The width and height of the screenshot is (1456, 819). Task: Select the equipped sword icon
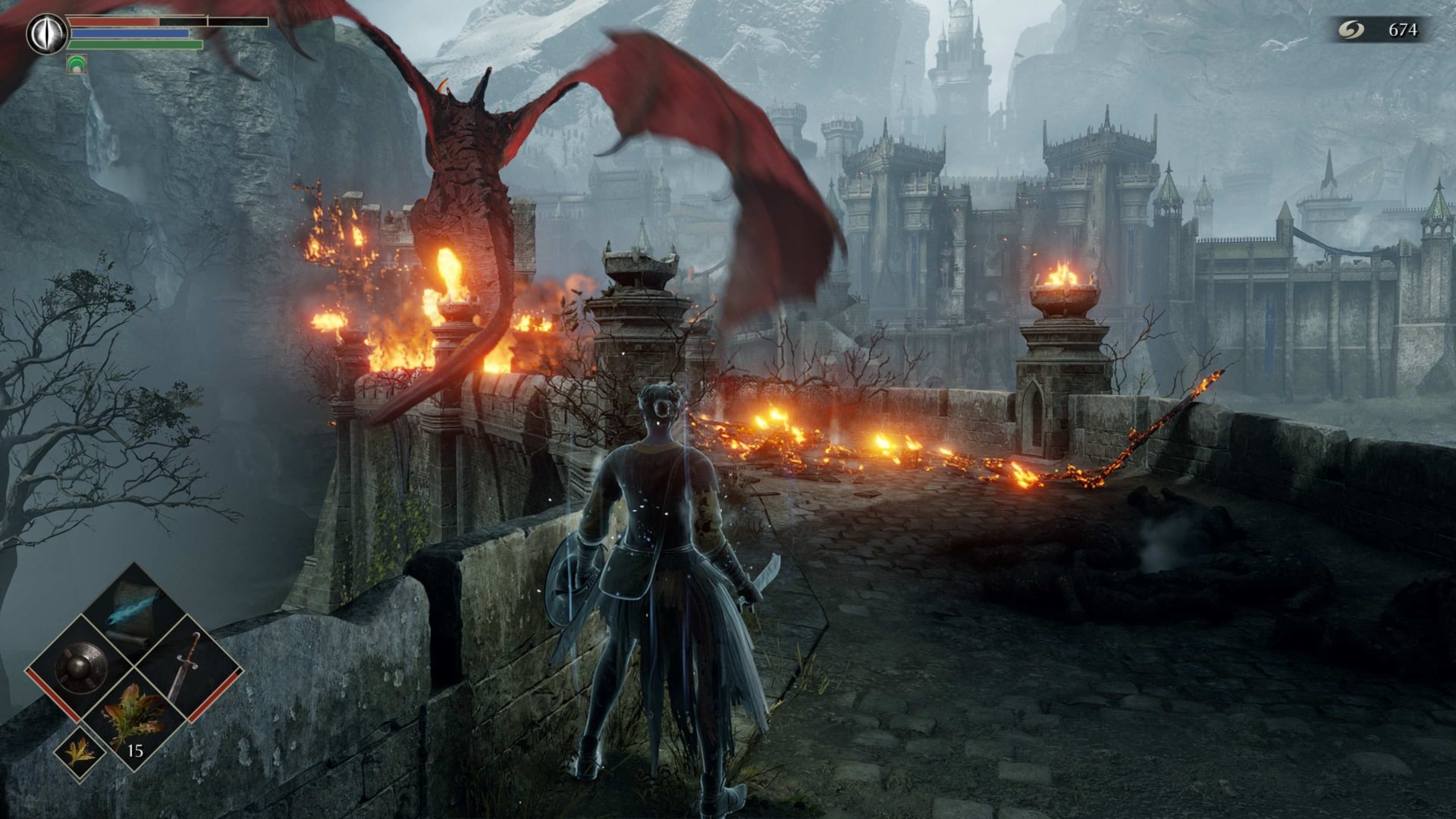188,665
